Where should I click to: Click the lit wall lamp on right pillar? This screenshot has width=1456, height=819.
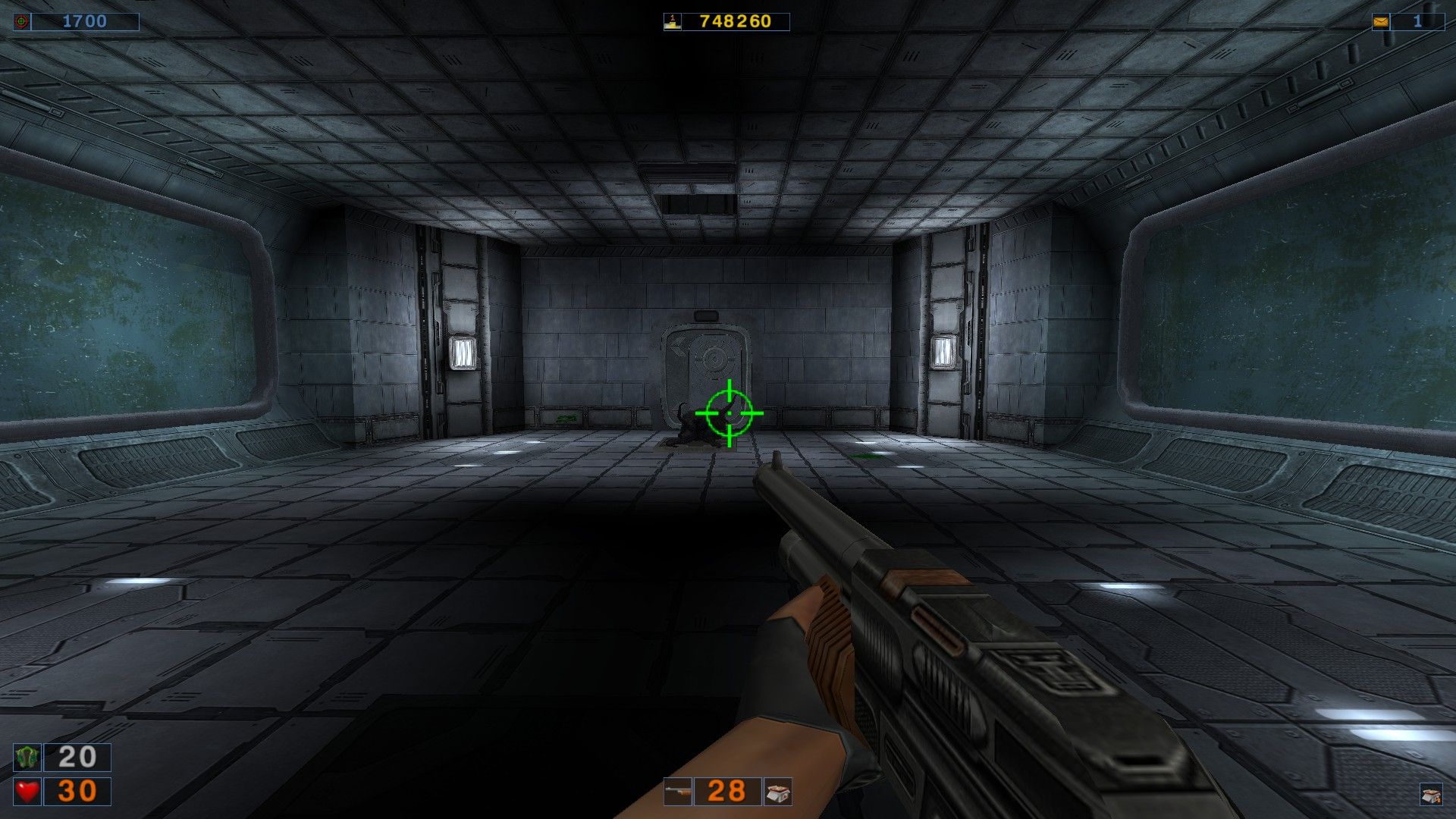[x=946, y=353]
